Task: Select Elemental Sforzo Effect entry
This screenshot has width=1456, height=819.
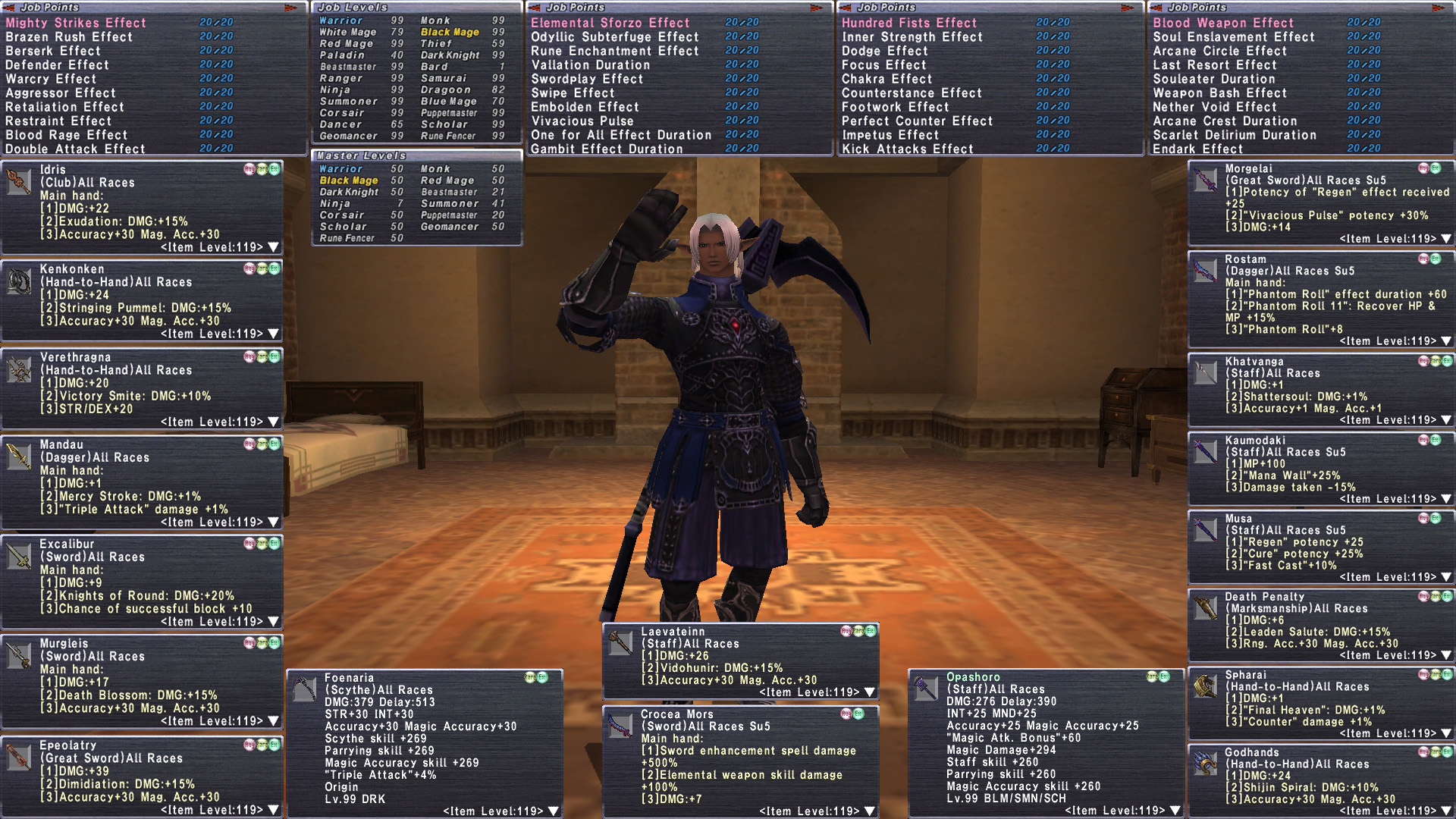Action: [610, 23]
